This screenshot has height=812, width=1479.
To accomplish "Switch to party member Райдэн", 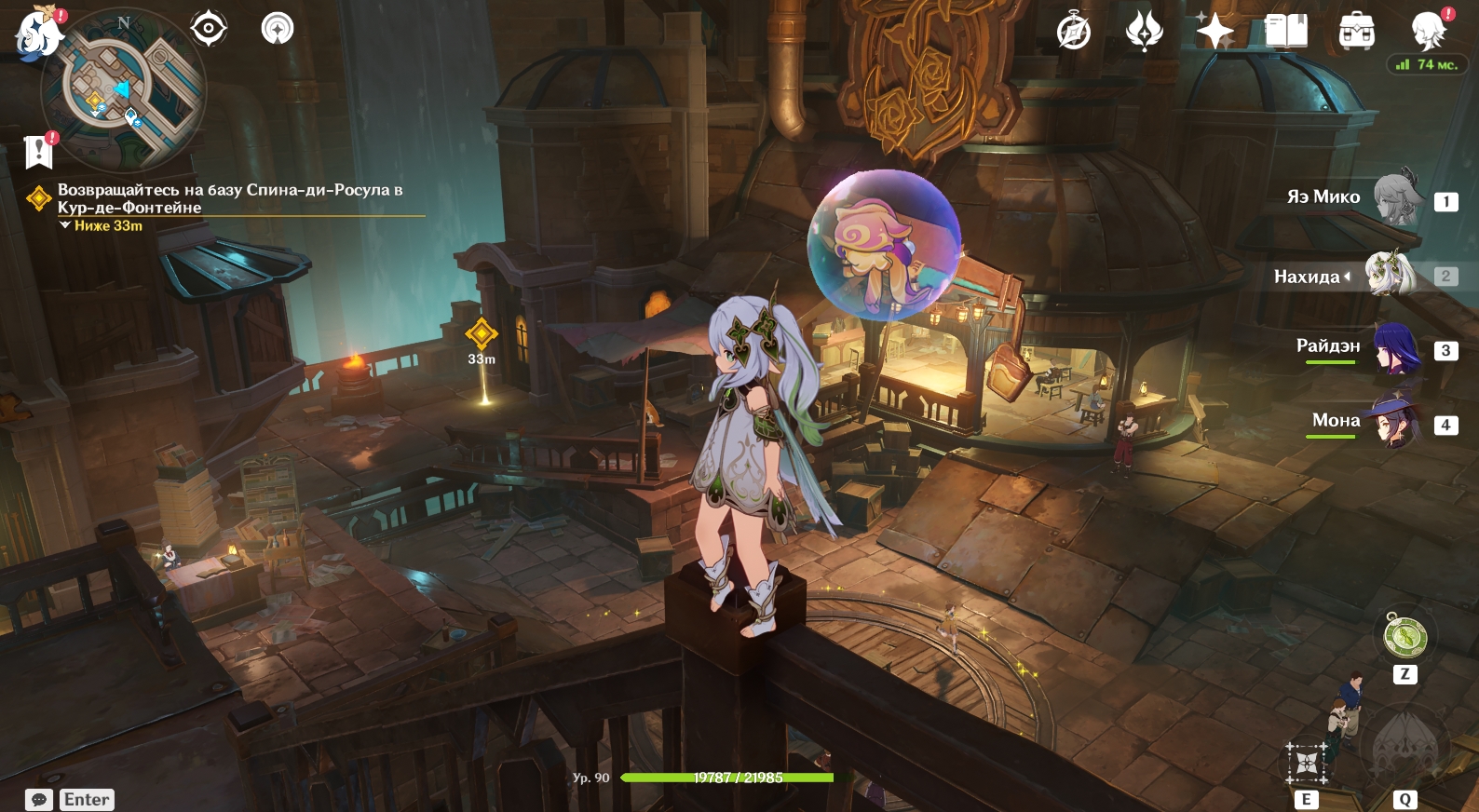I will (1395, 348).
